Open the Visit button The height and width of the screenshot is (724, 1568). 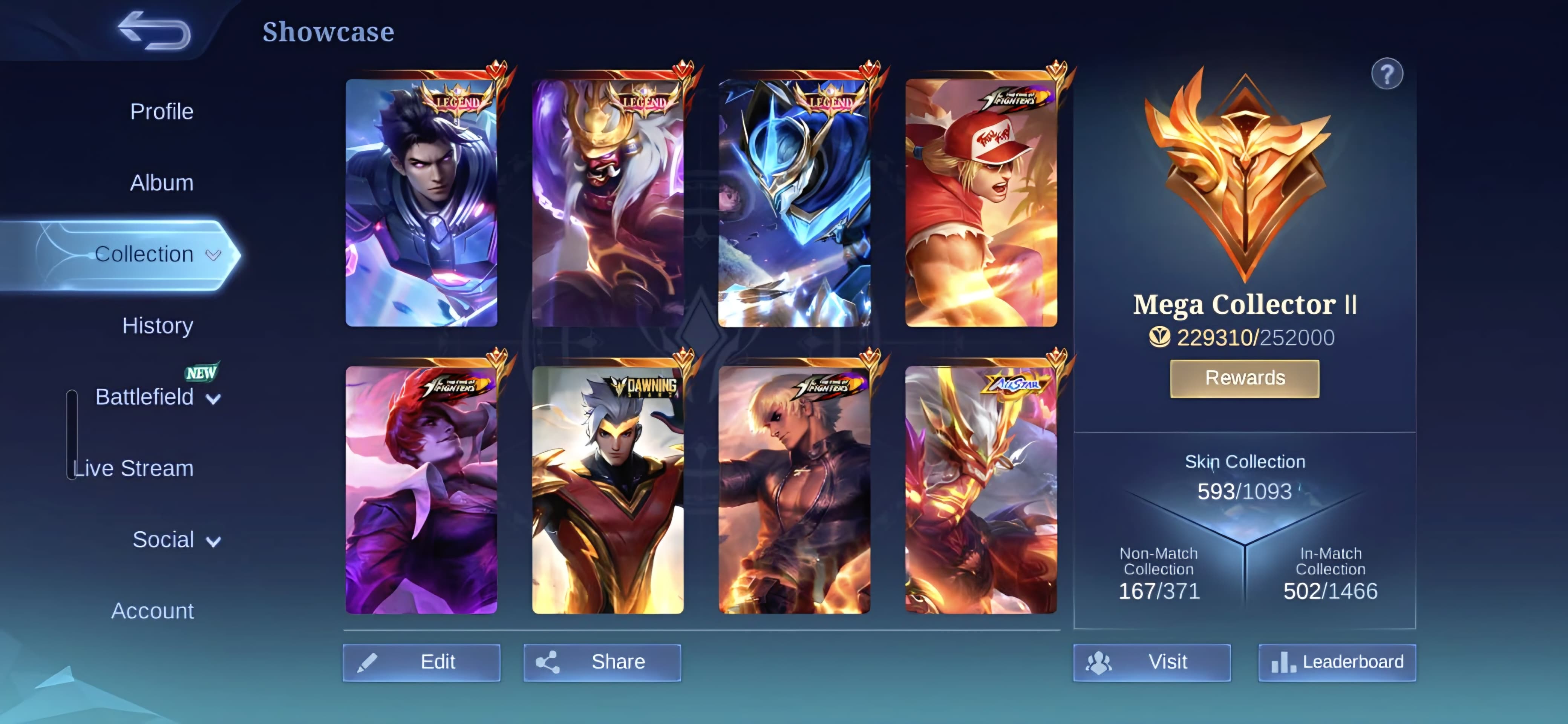click(x=1151, y=662)
